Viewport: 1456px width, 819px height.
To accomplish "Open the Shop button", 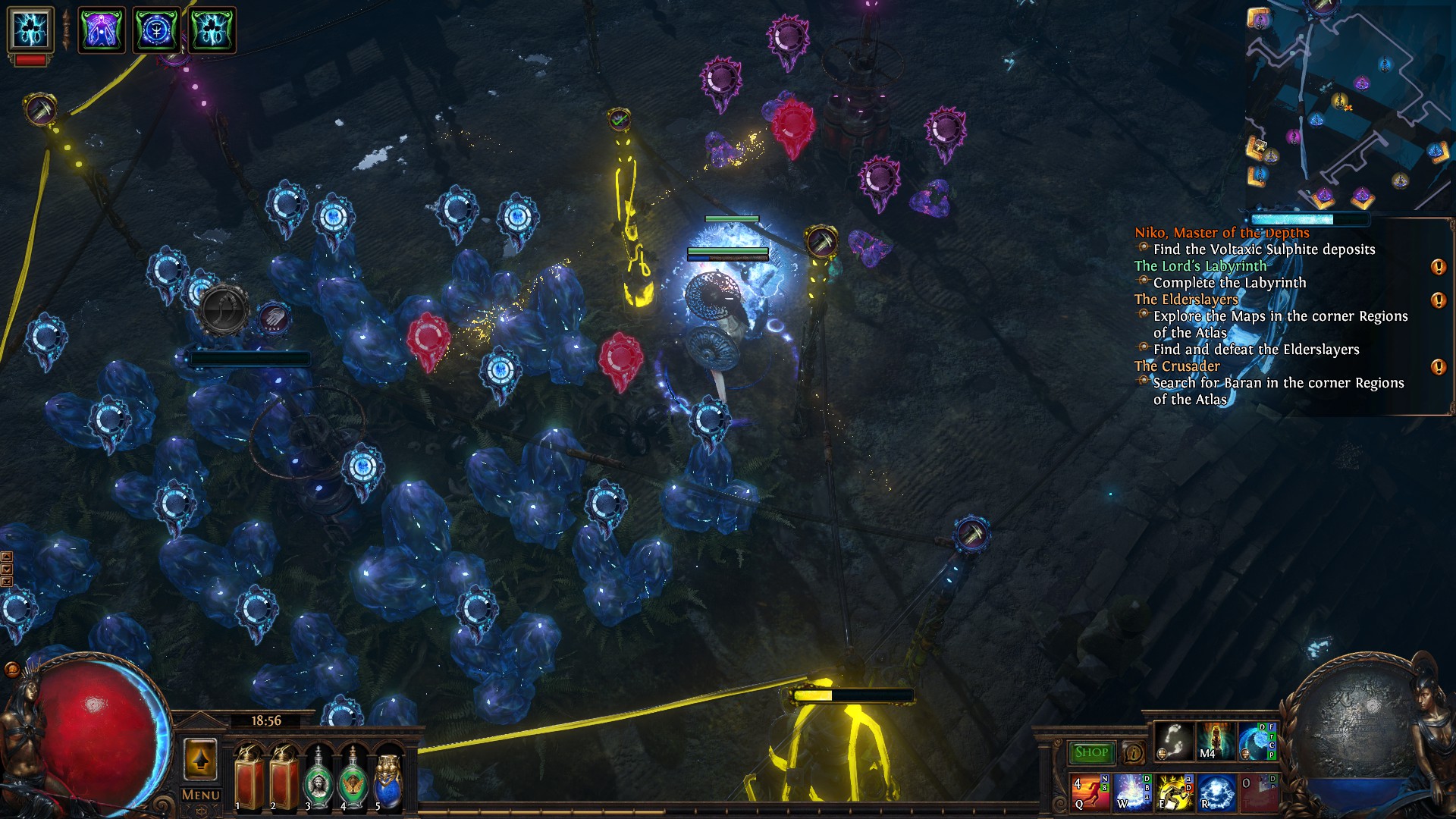I will [x=1091, y=752].
